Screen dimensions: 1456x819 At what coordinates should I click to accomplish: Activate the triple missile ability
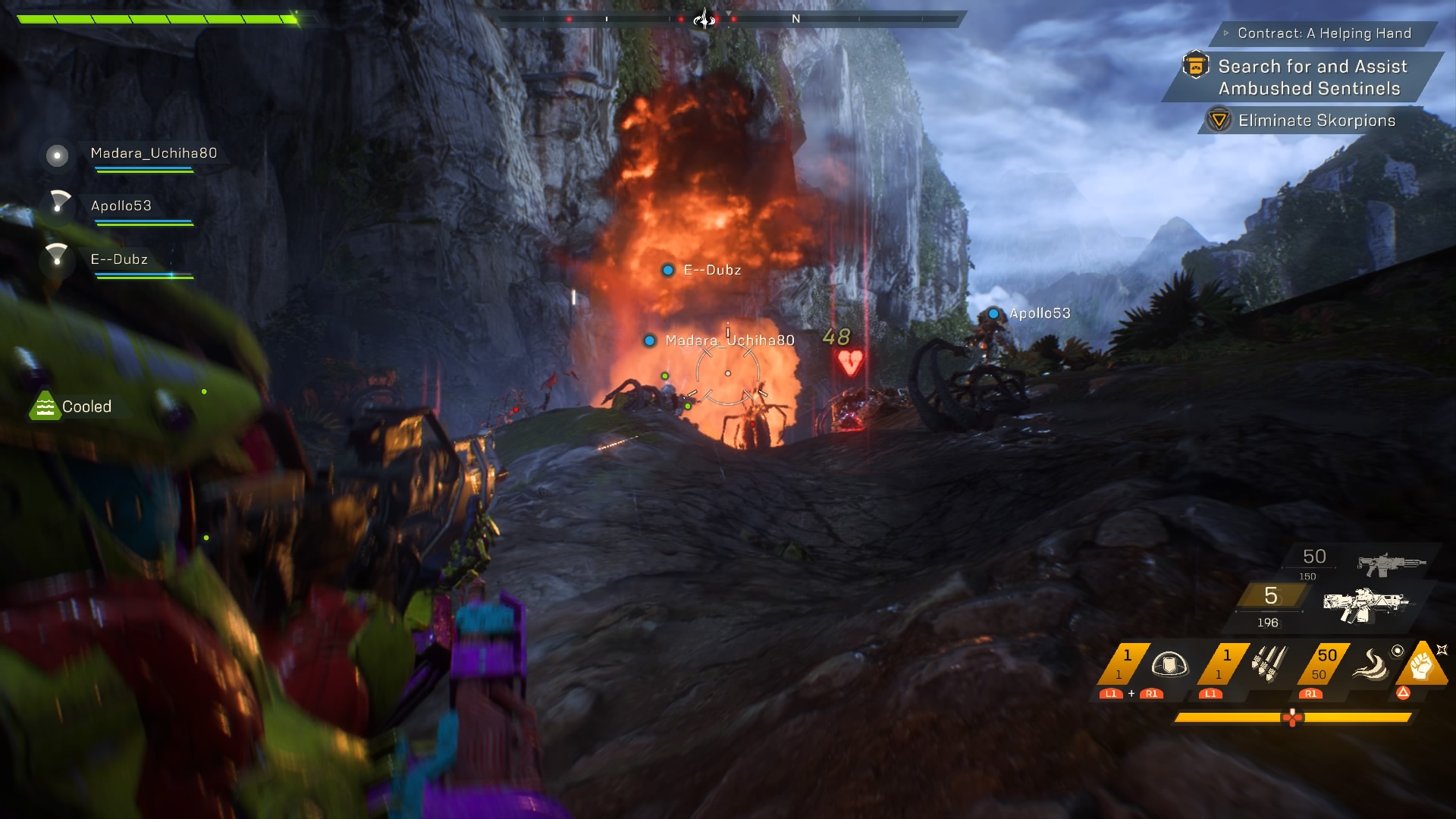pos(1269,664)
